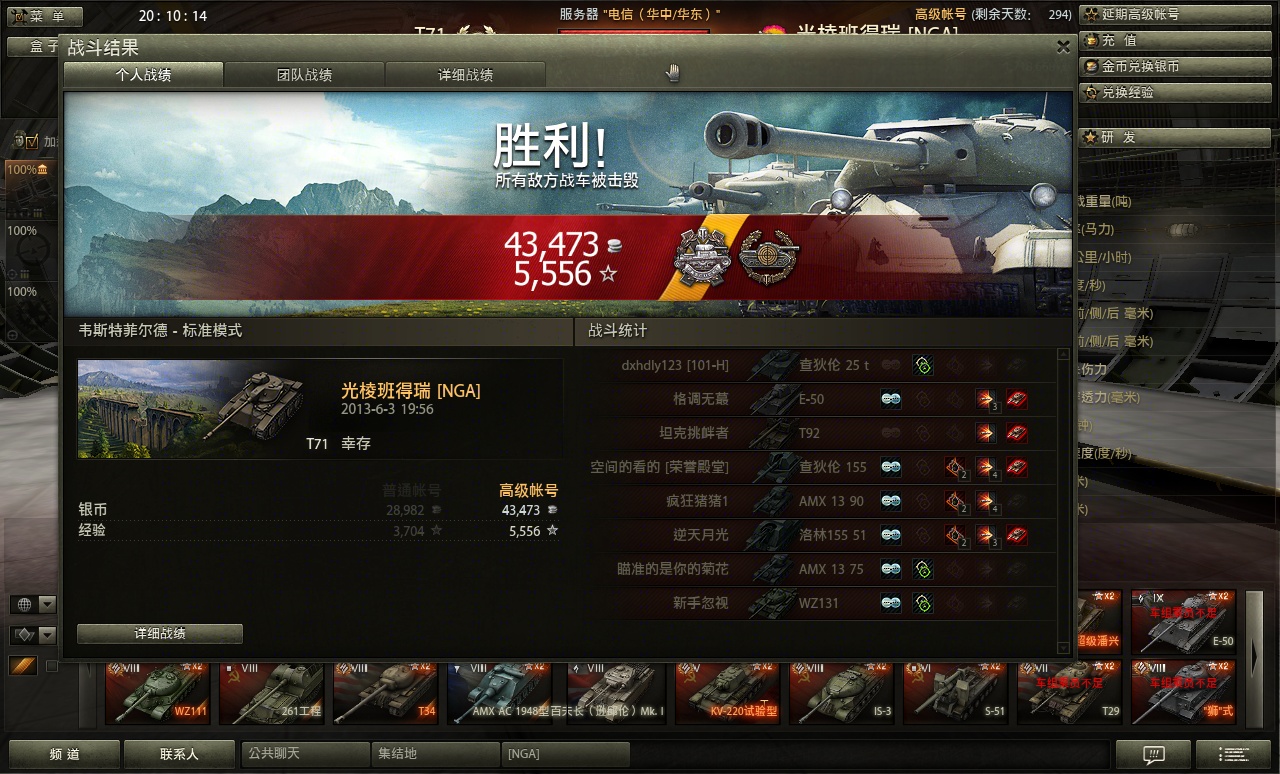Toggle the checkbox next to the orange marker pen
This screenshot has width=1280, height=774.
coord(52,666)
